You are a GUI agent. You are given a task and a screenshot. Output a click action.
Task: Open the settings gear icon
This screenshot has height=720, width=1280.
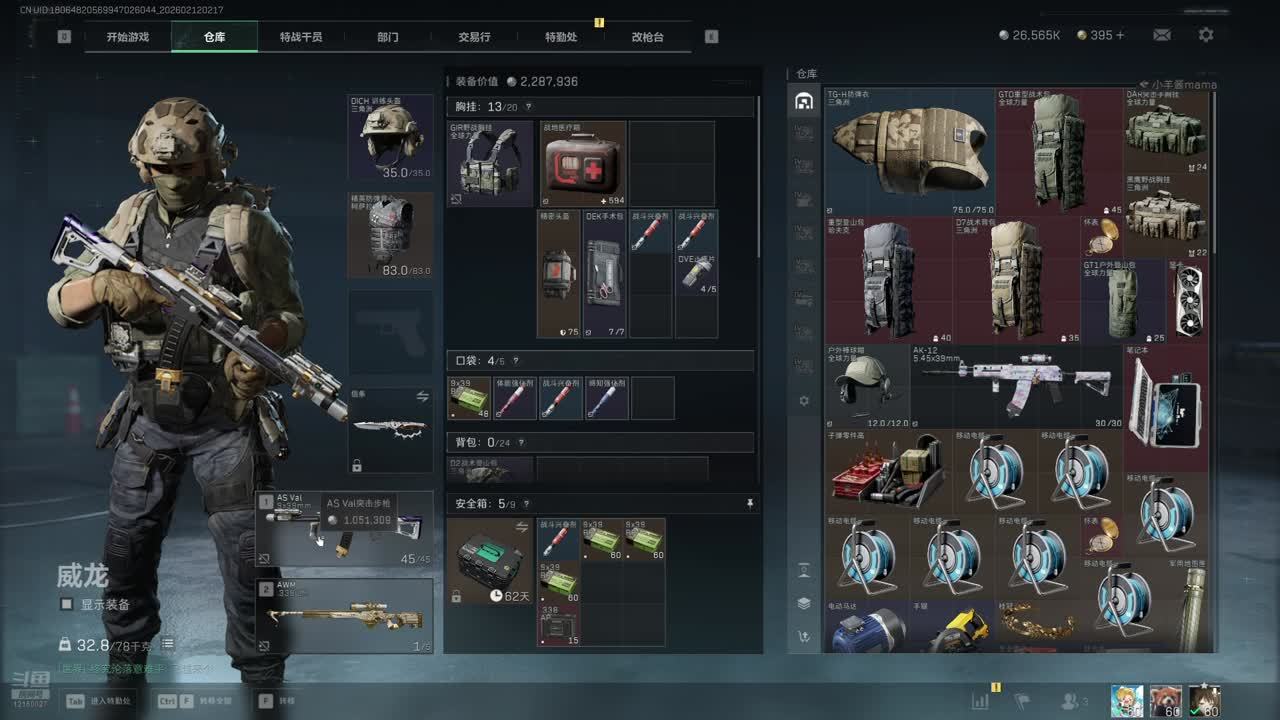1206,35
